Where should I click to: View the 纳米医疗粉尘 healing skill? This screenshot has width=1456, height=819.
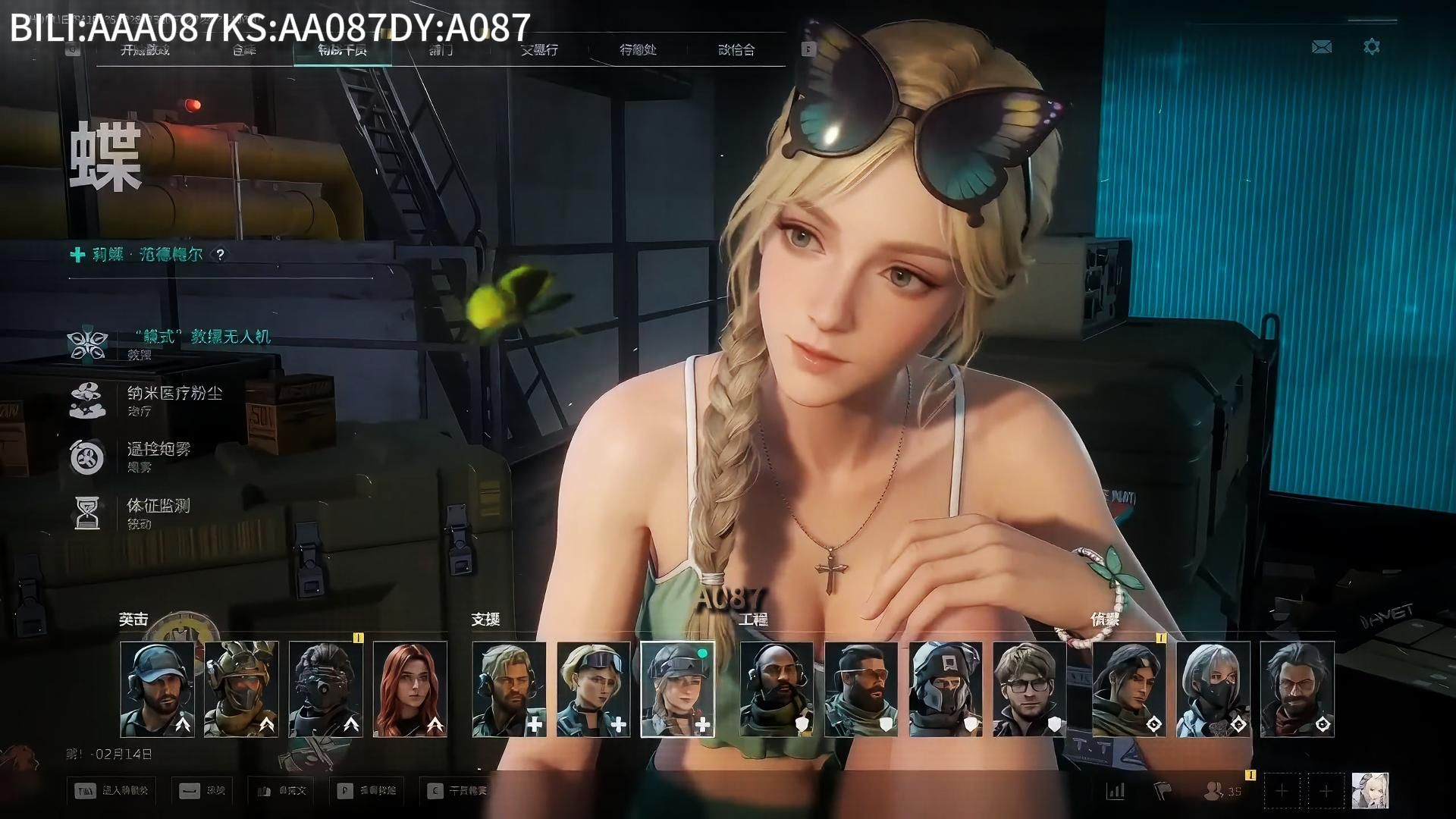(x=174, y=394)
